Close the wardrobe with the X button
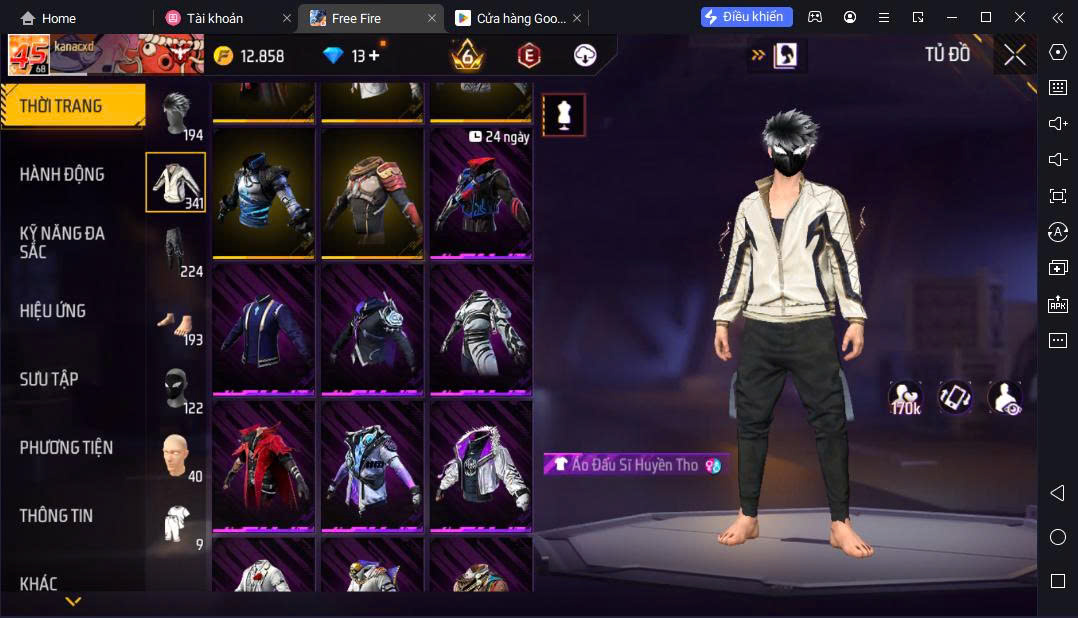This screenshot has width=1078, height=618. point(1014,55)
